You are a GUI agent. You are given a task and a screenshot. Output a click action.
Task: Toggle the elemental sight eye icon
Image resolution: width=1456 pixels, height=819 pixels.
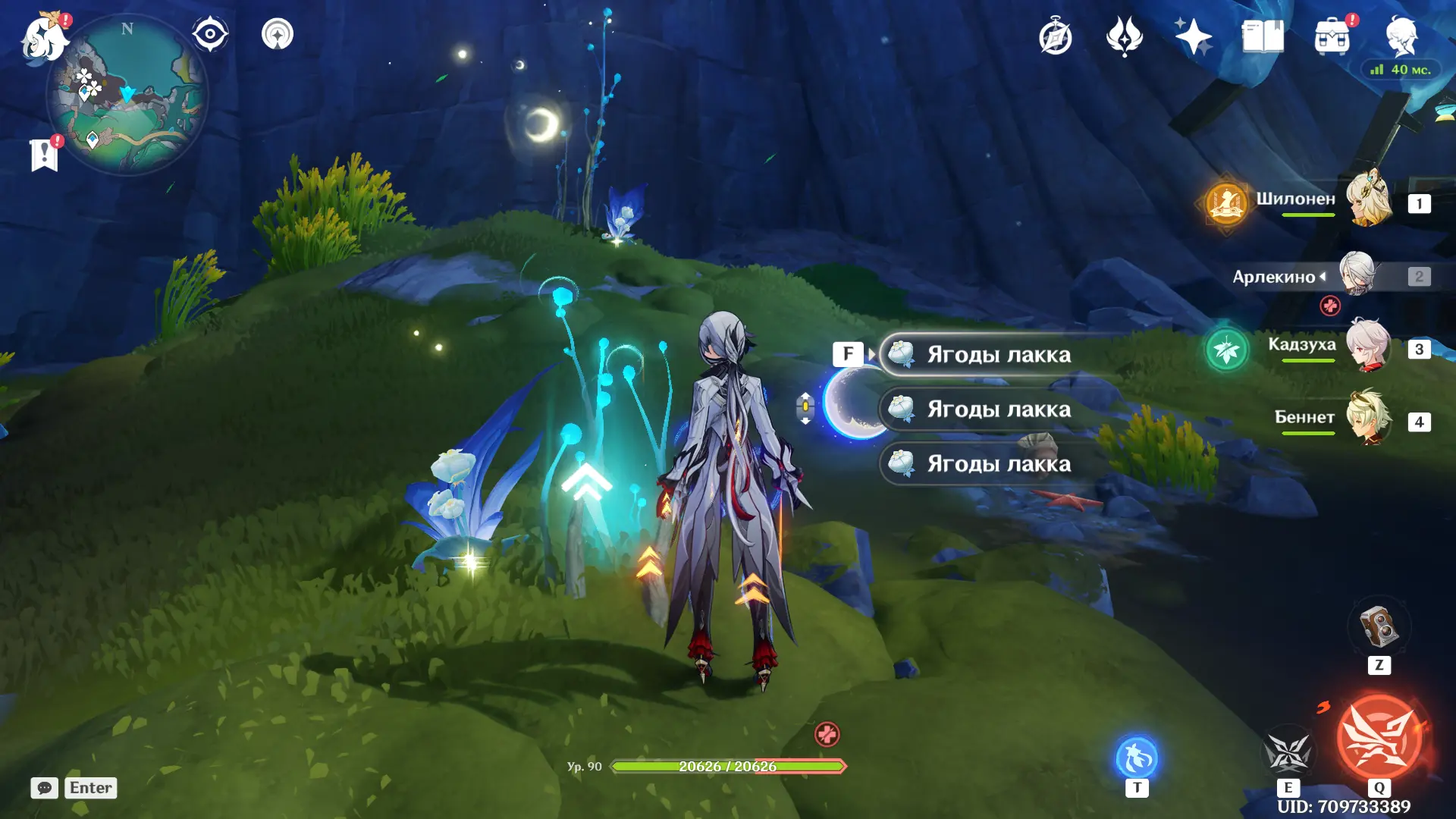(x=210, y=34)
